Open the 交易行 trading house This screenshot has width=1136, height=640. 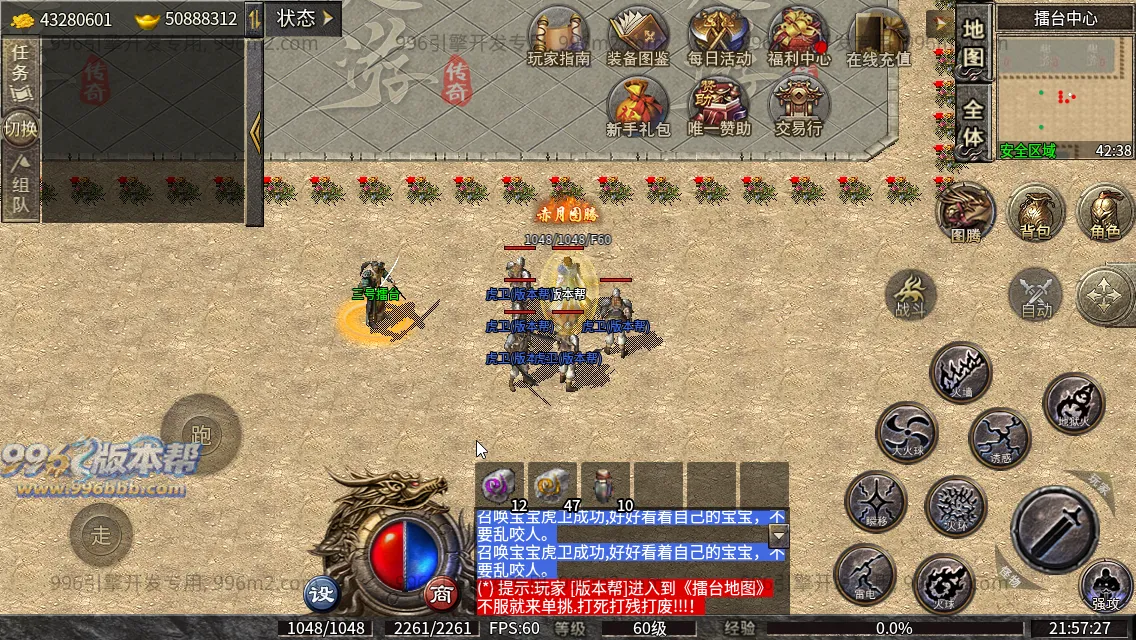pyautogui.click(x=798, y=105)
